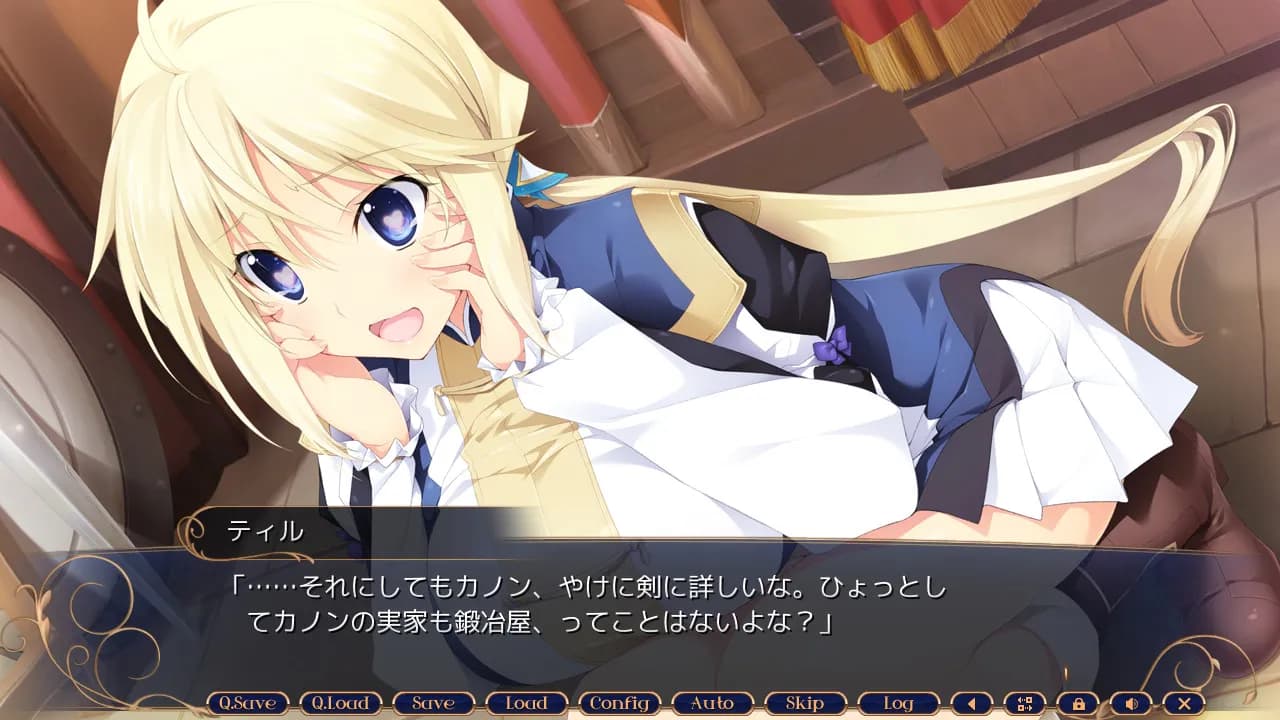Click the Q.Save button
The width and height of the screenshot is (1280, 720).
247,703
